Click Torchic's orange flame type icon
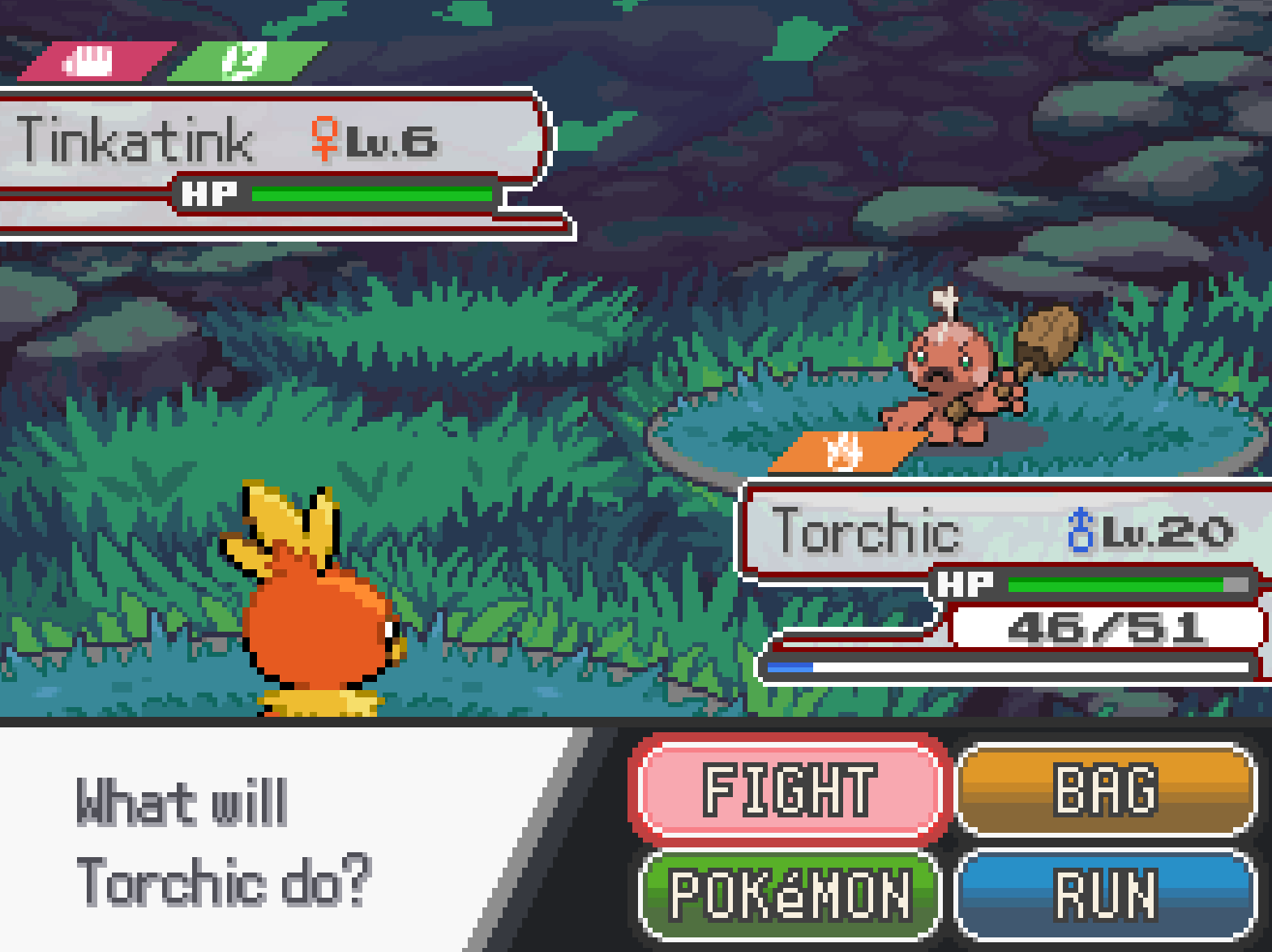The height and width of the screenshot is (952, 1272). click(x=845, y=451)
